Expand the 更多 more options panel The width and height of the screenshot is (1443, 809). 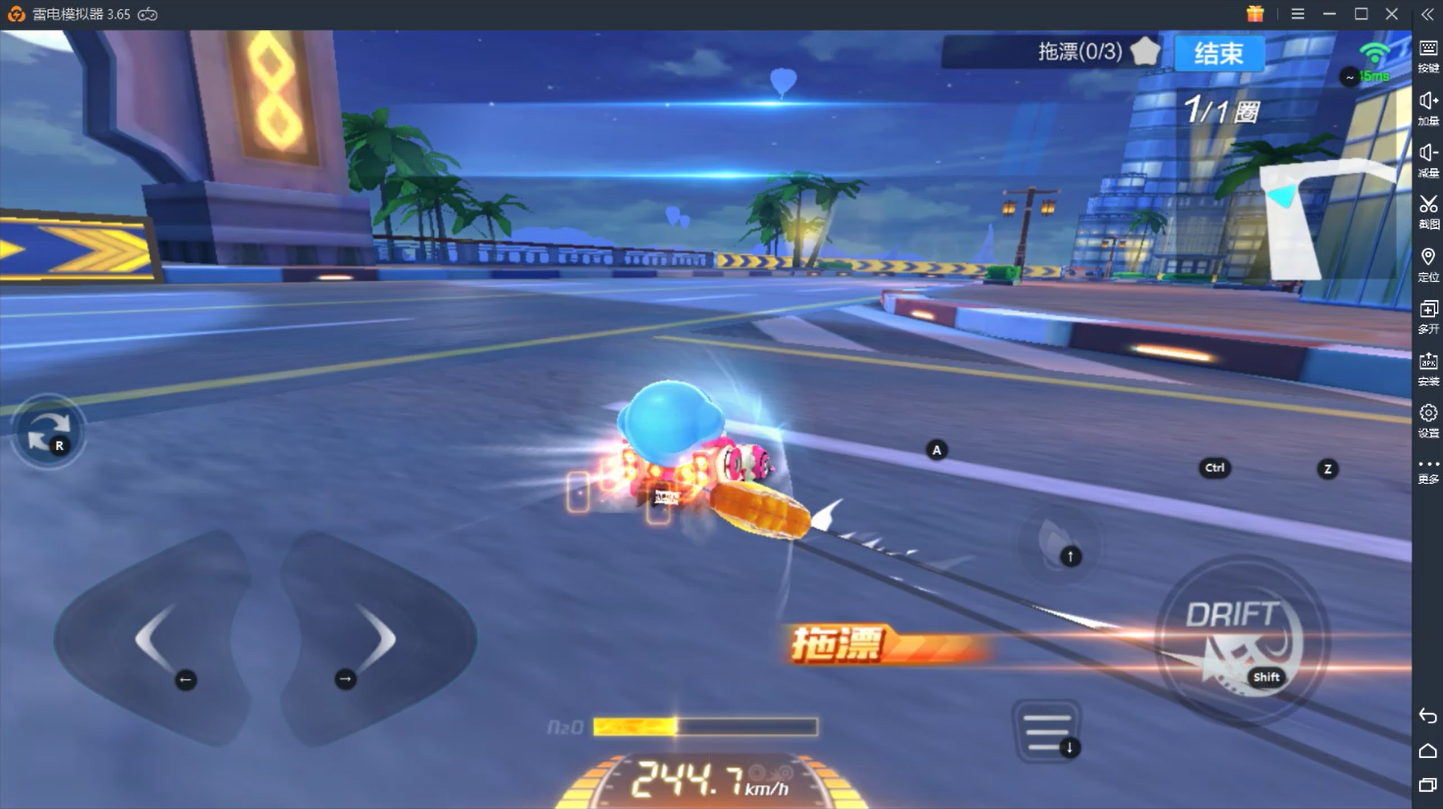[x=1428, y=463]
